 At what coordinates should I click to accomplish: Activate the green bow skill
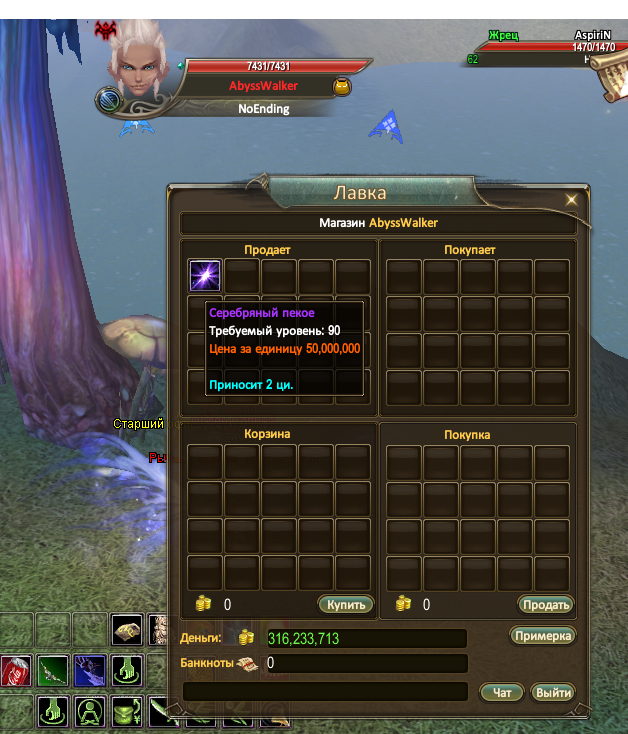(54, 671)
